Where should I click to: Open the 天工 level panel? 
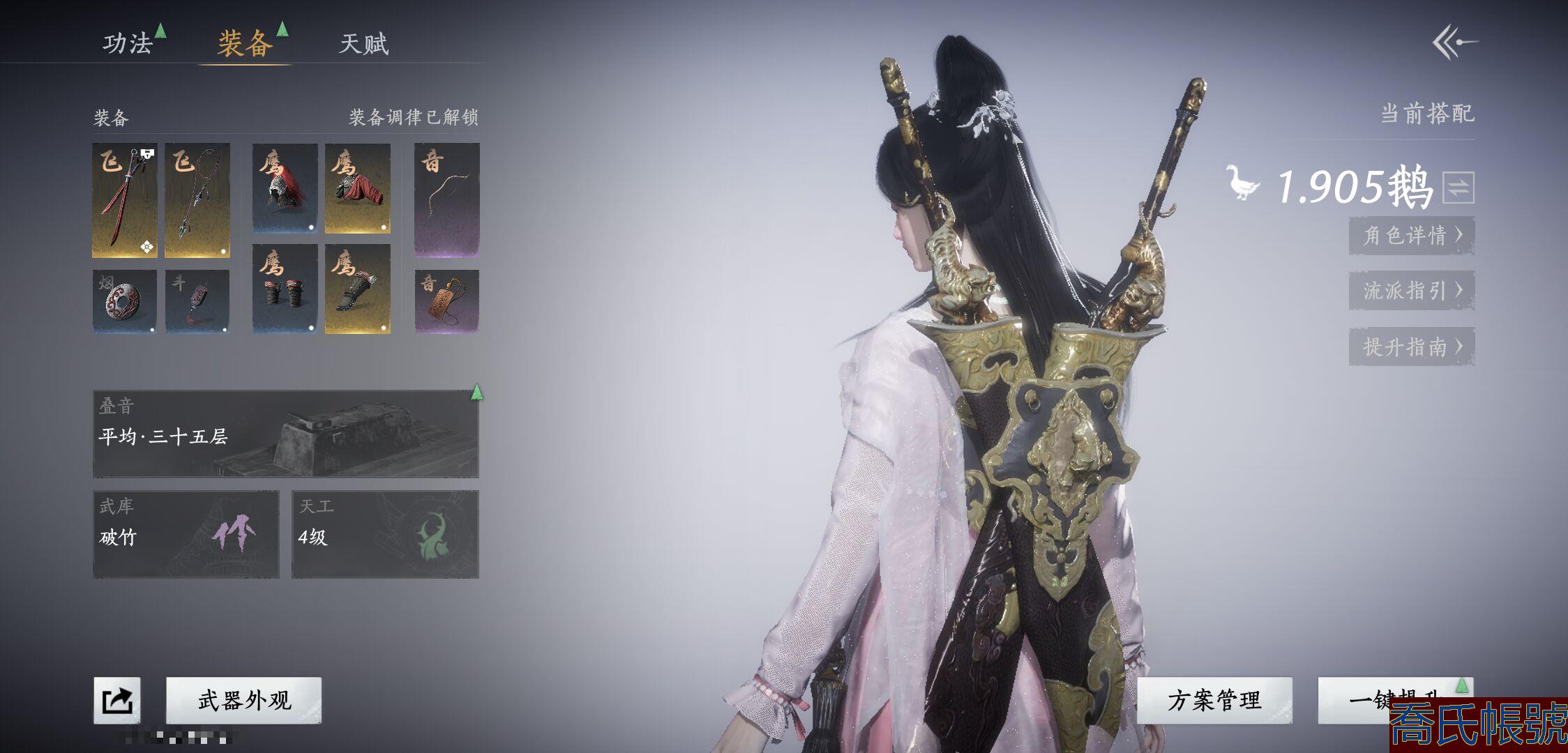point(385,534)
